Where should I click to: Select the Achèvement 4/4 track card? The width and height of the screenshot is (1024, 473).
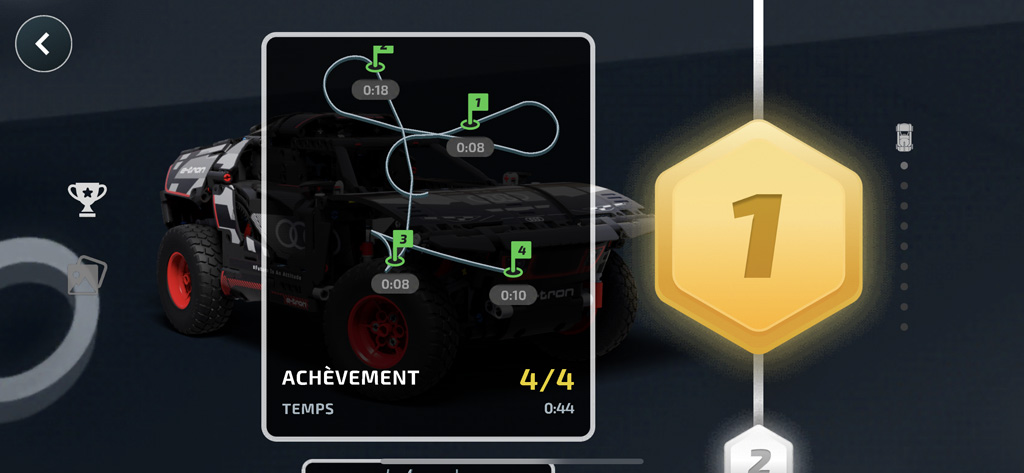[x=428, y=236]
